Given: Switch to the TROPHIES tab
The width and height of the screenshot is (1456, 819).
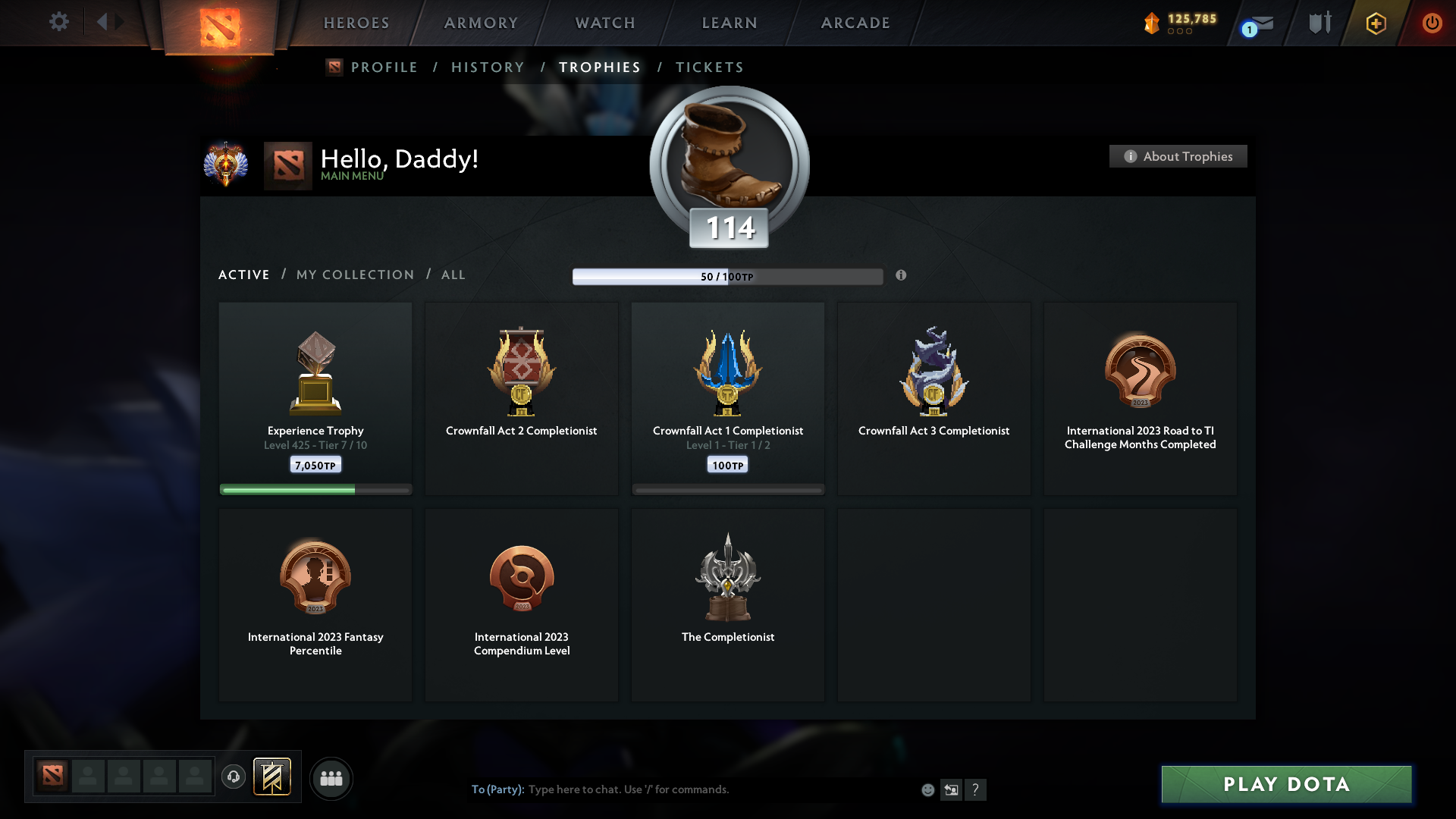Looking at the screenshot, I should [599, 67].
